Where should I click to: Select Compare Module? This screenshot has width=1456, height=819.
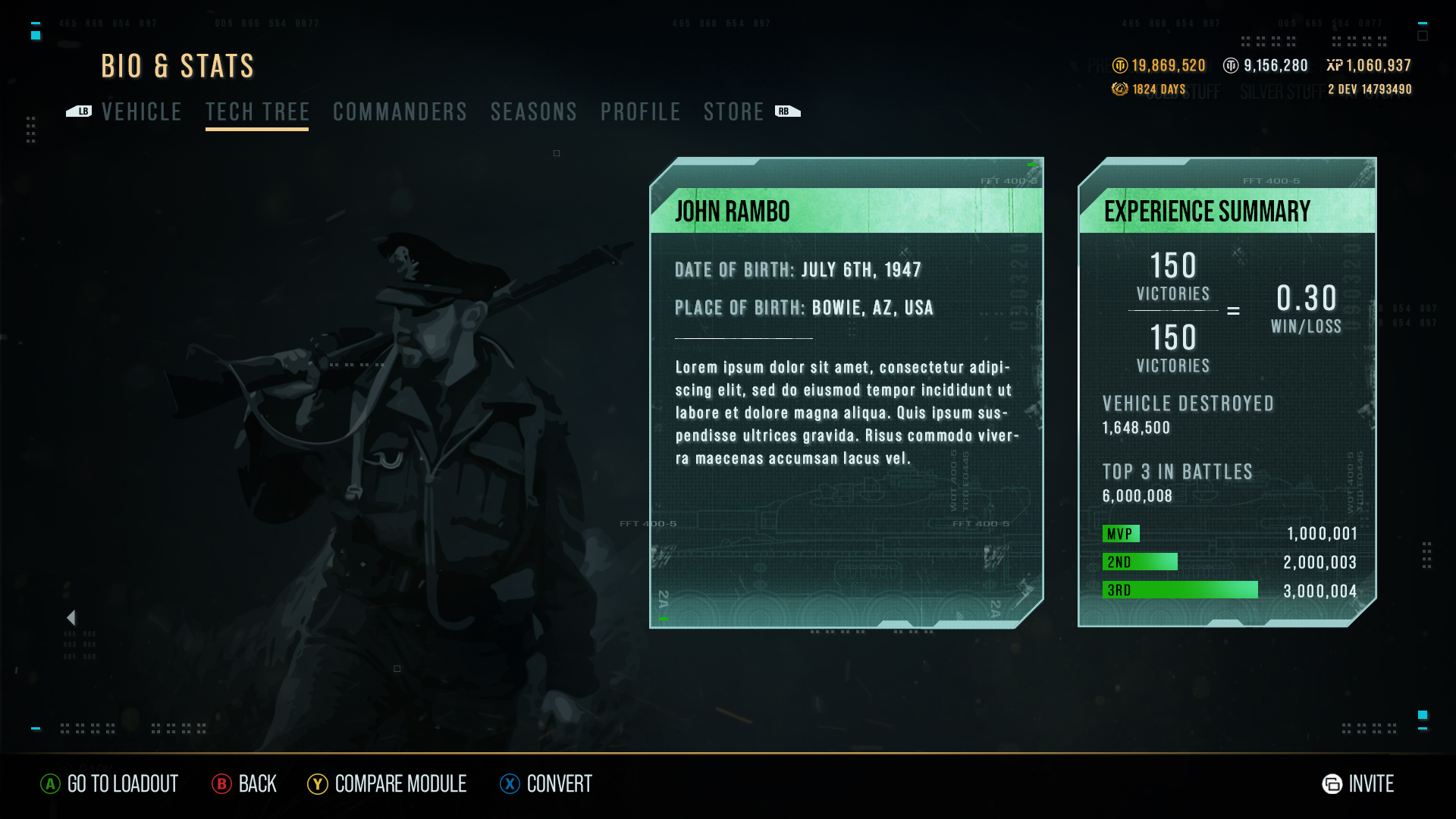[387, 784]
